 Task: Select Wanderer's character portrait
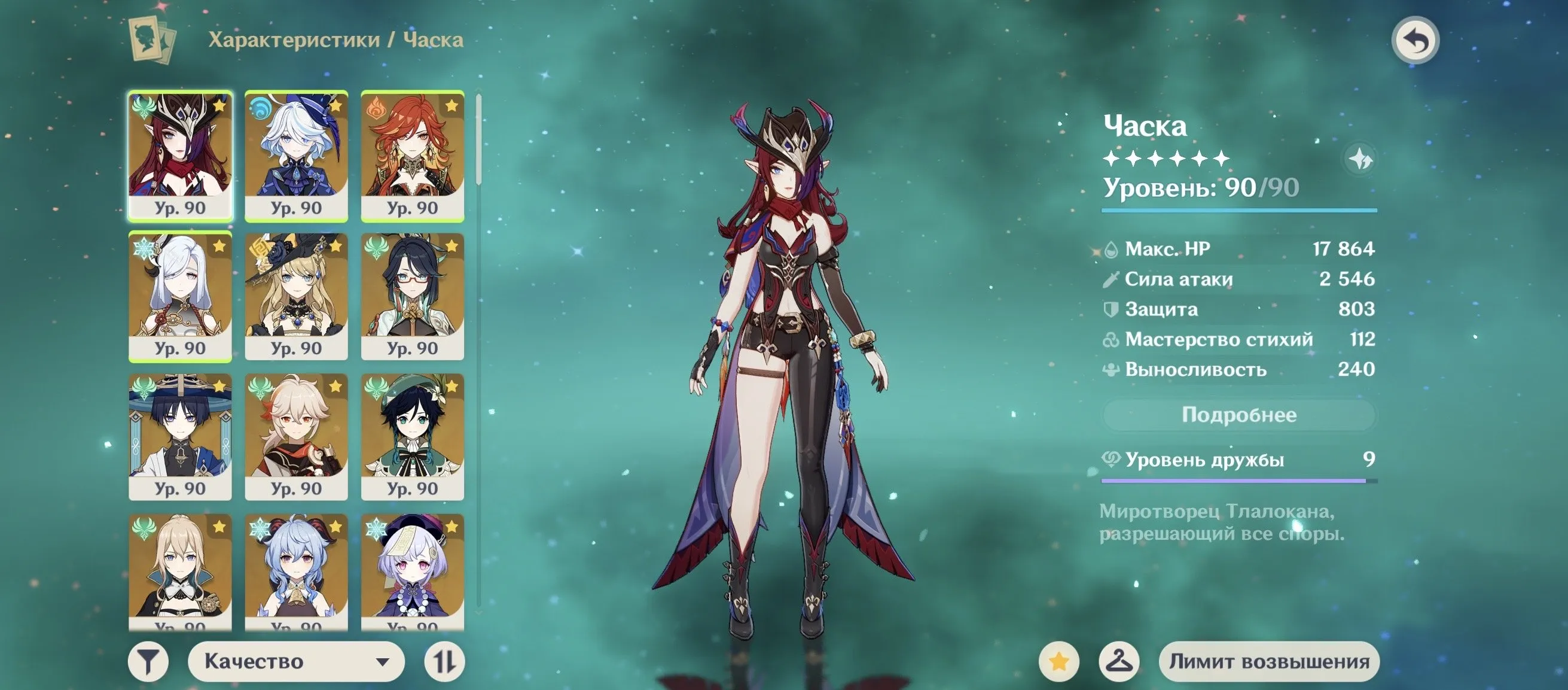click(x=180, y=436)
